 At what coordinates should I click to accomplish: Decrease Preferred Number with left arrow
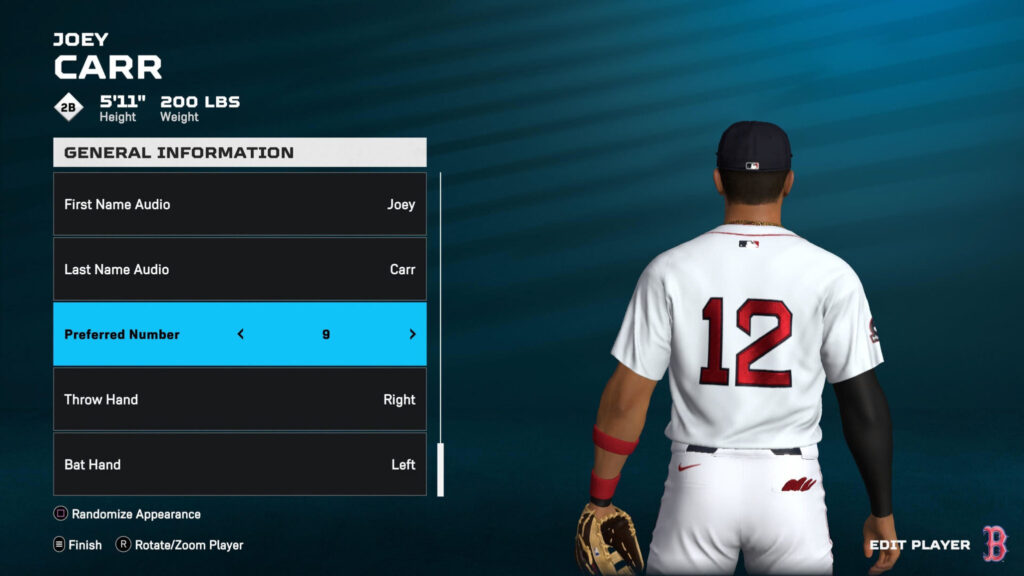tap(241, 334)
